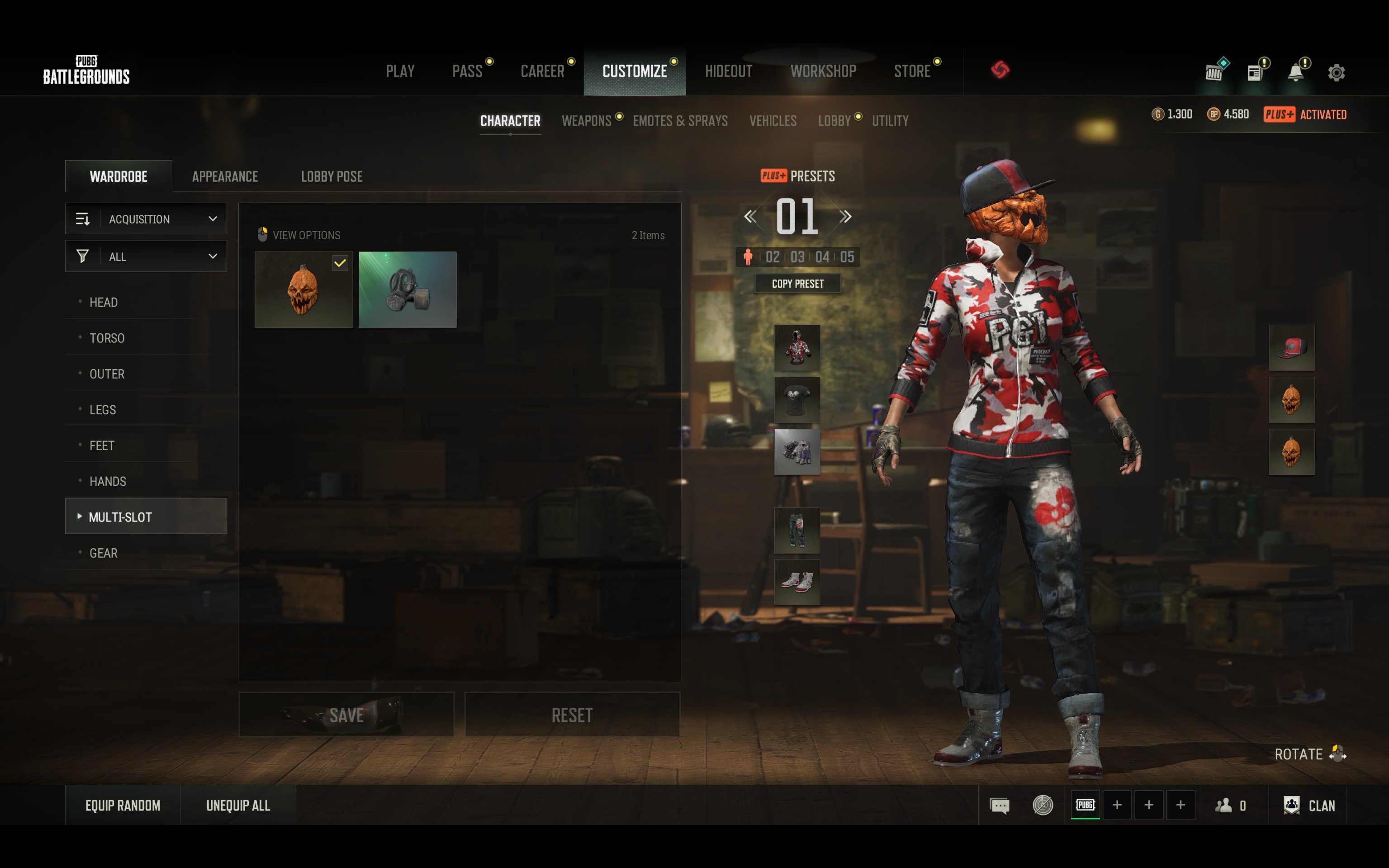The height and width of the screenshot is (868, 1389).
Task: Open the Lobby Pose tab
Action: point(332,176)
